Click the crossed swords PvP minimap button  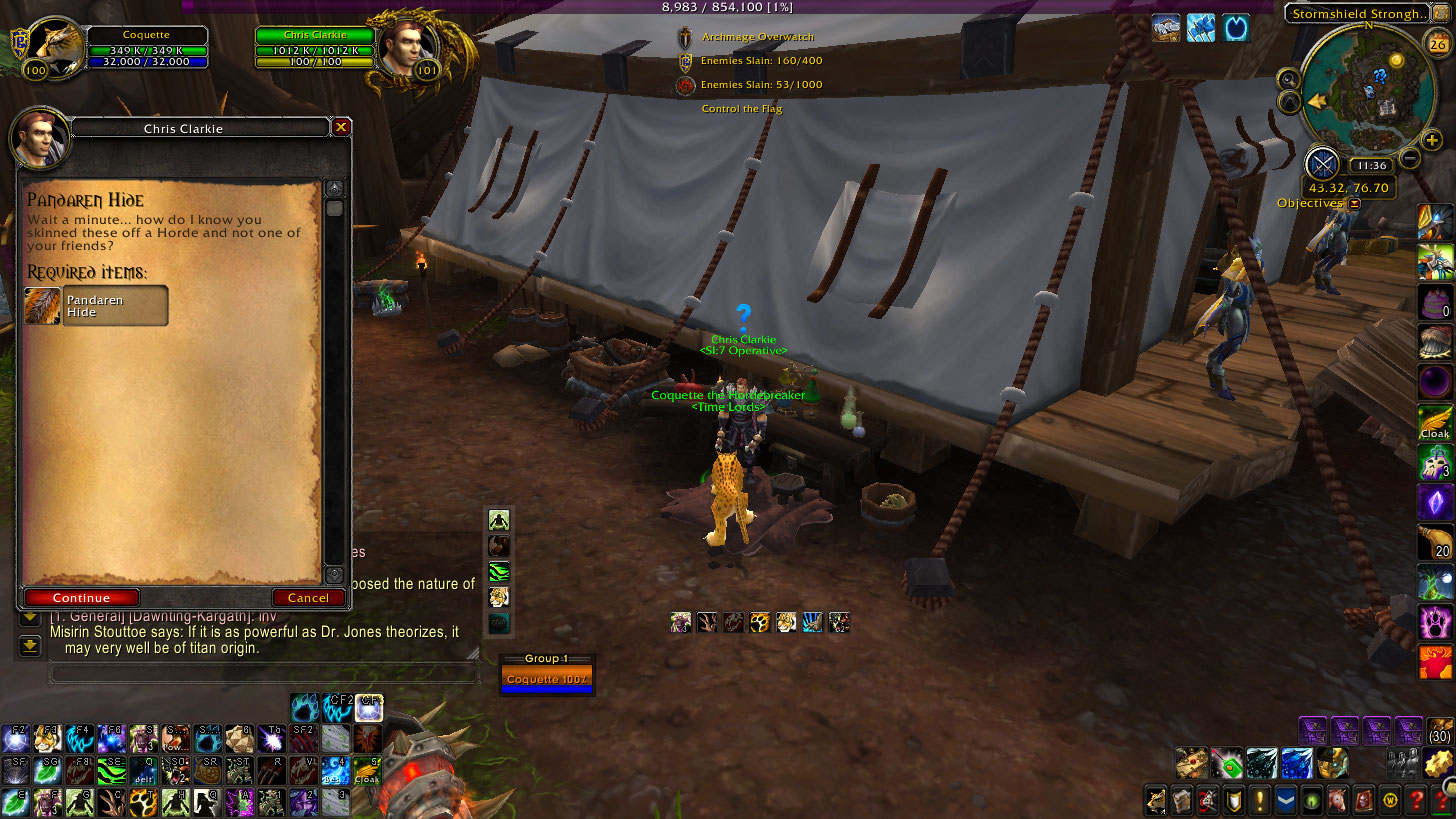tap(1322, 164)
